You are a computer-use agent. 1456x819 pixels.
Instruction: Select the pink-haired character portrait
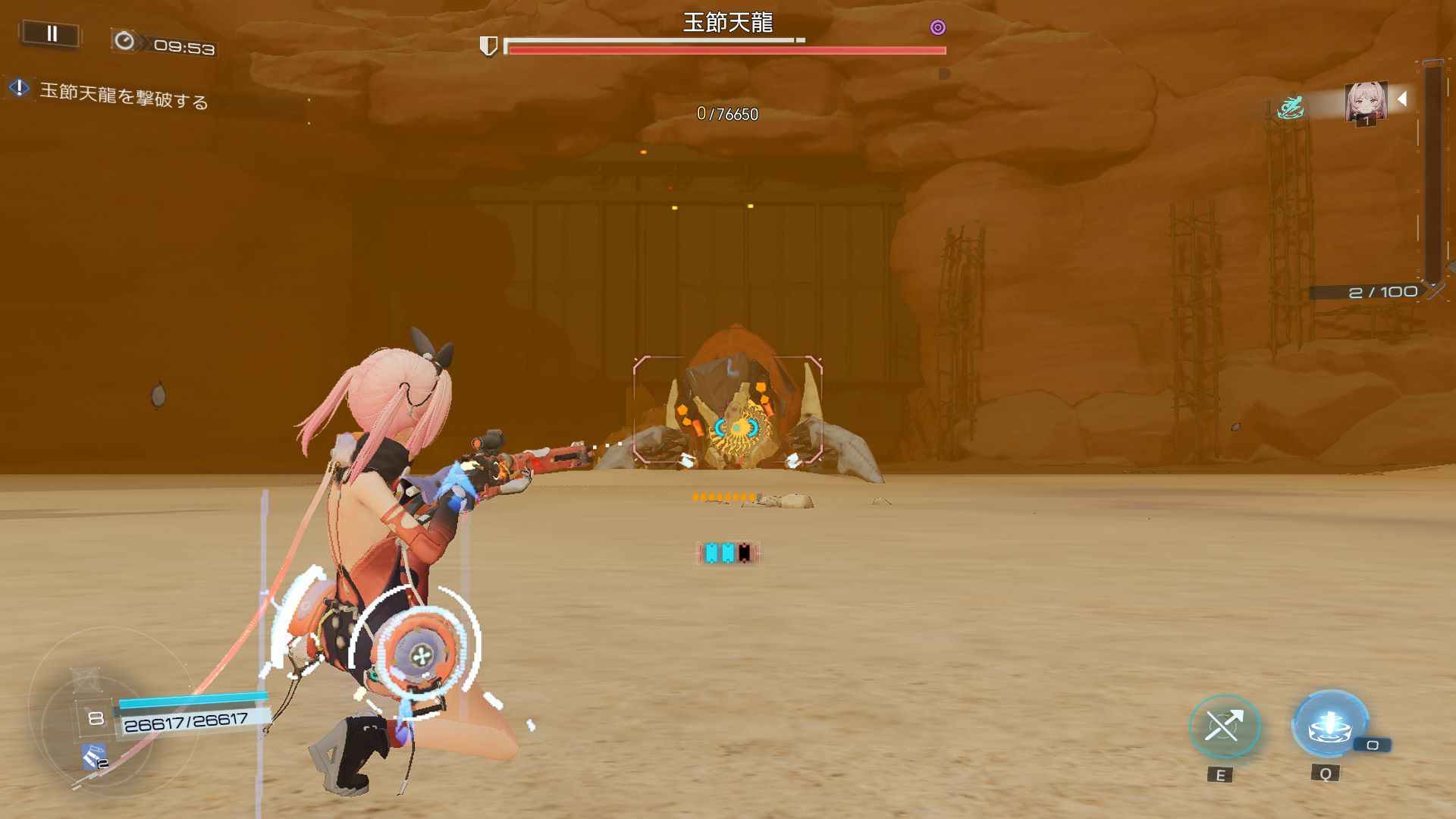pos(1366,102)
